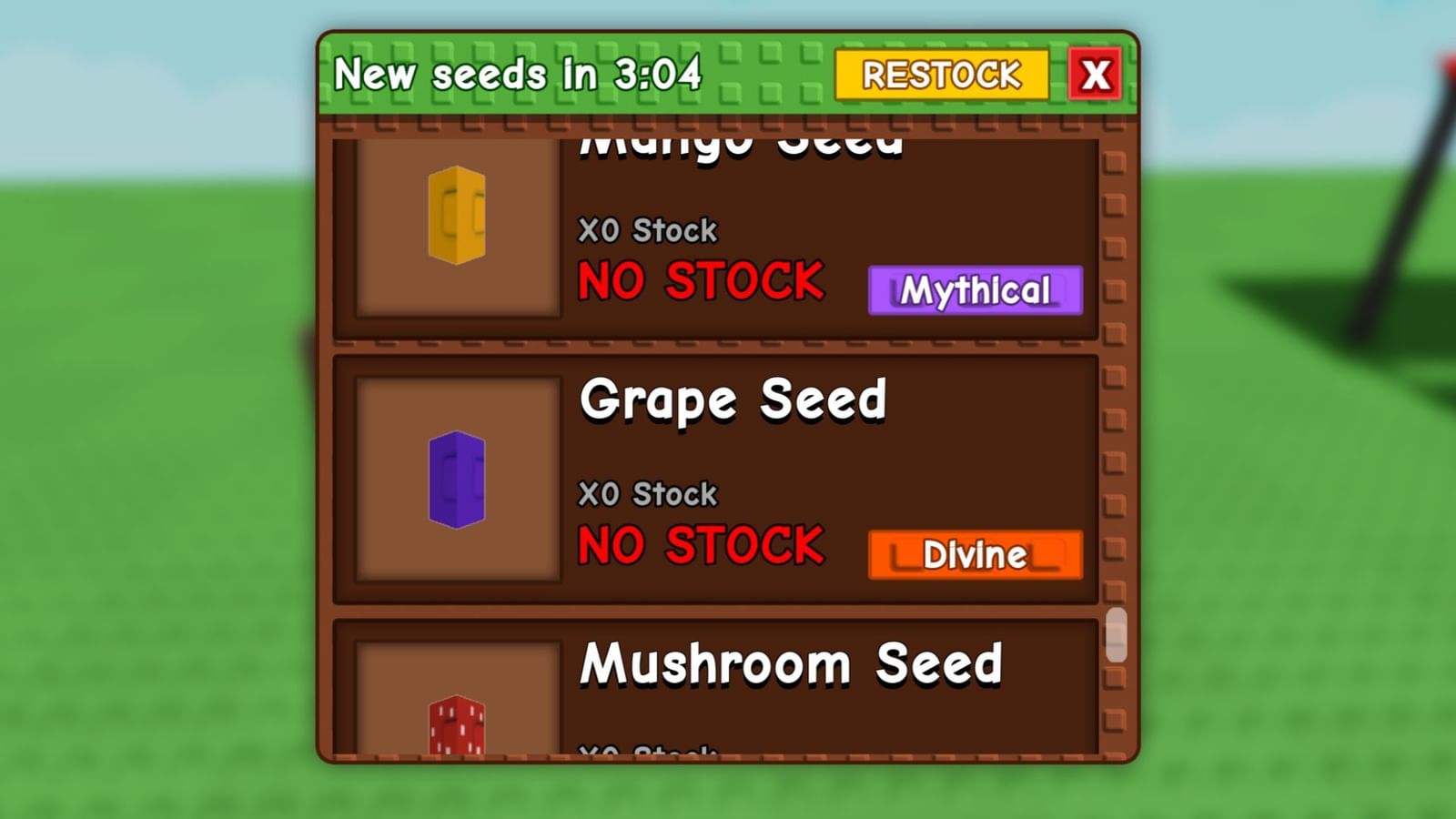Click the Mythical rarity badge
This screenshot has width=1456, height=819.
pos(975,289)
